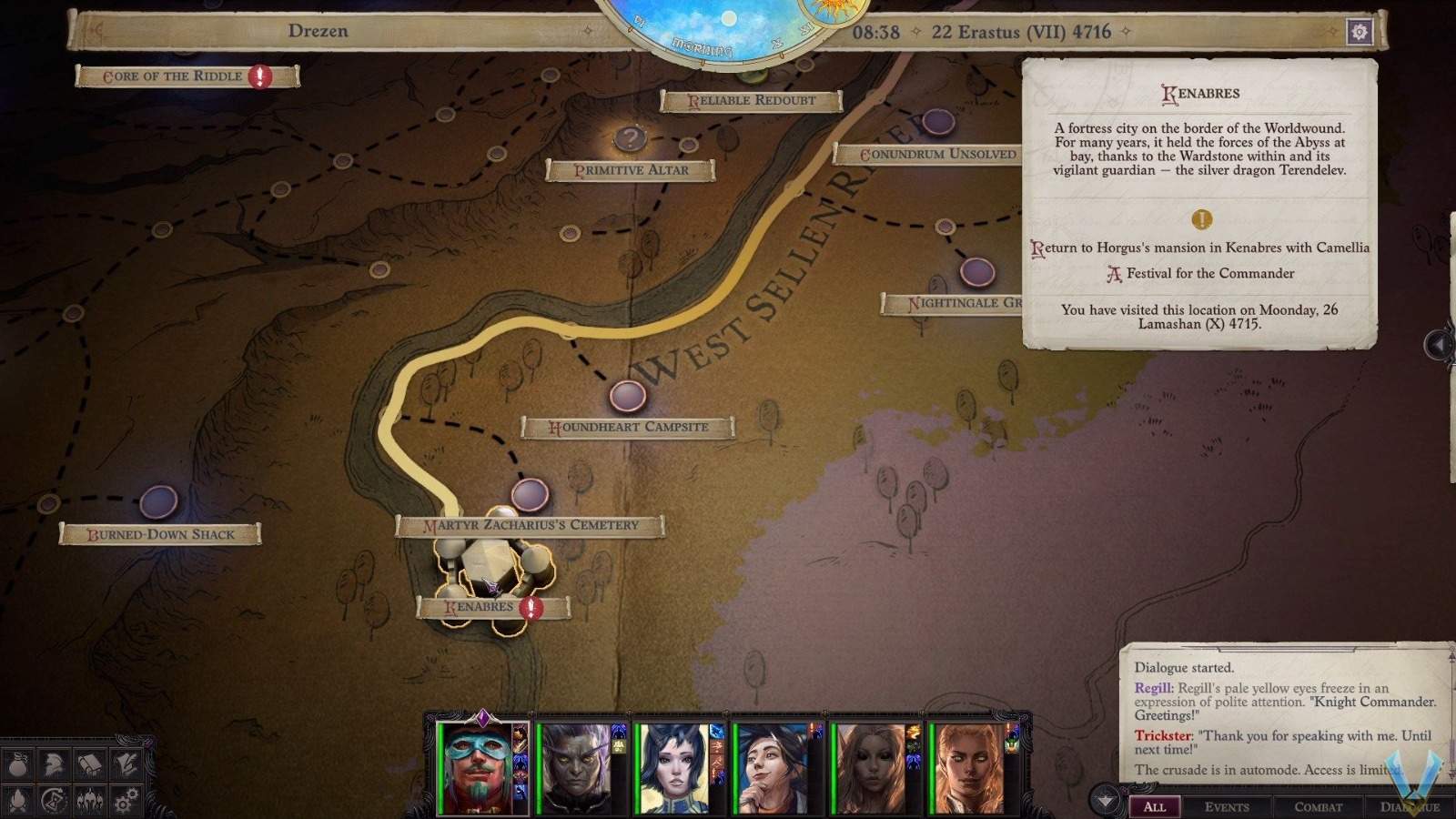1456x819 pixels.
Task: Open the letters and documents quill icon
Action: (x=125, y=764)
